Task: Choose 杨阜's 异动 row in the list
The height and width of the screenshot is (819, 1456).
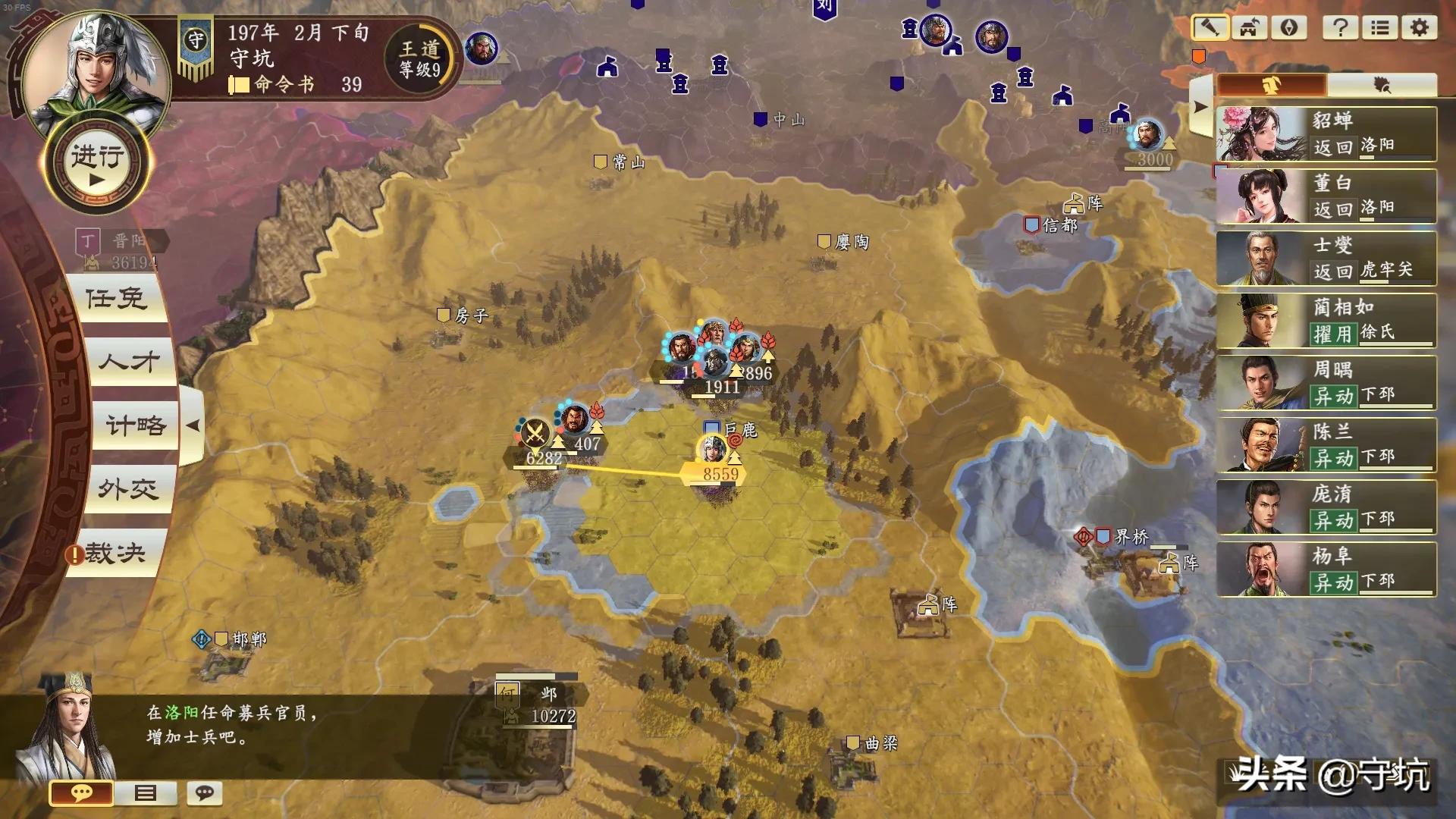Action: [x=1326, y=570]
